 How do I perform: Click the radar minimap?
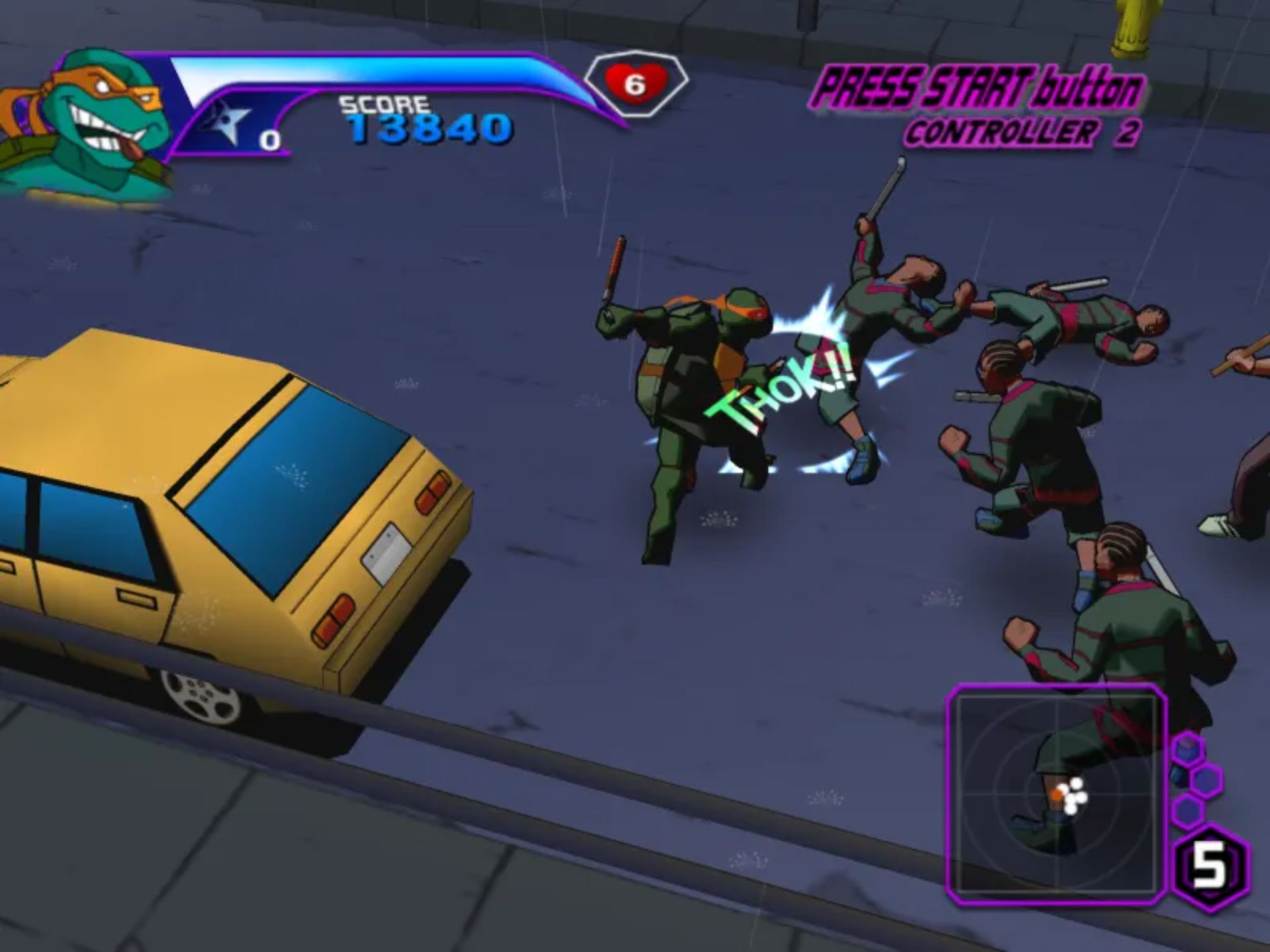[x=1055, y=793]
